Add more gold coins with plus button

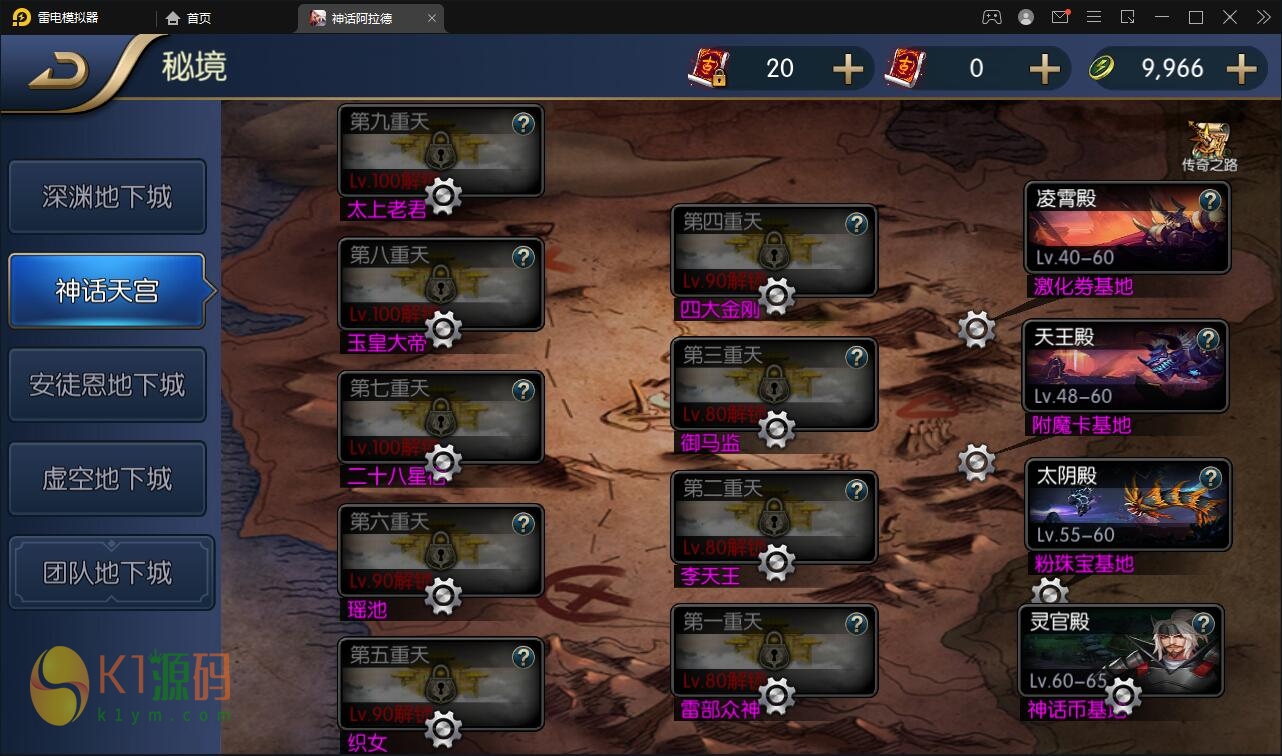(1241, 69)
